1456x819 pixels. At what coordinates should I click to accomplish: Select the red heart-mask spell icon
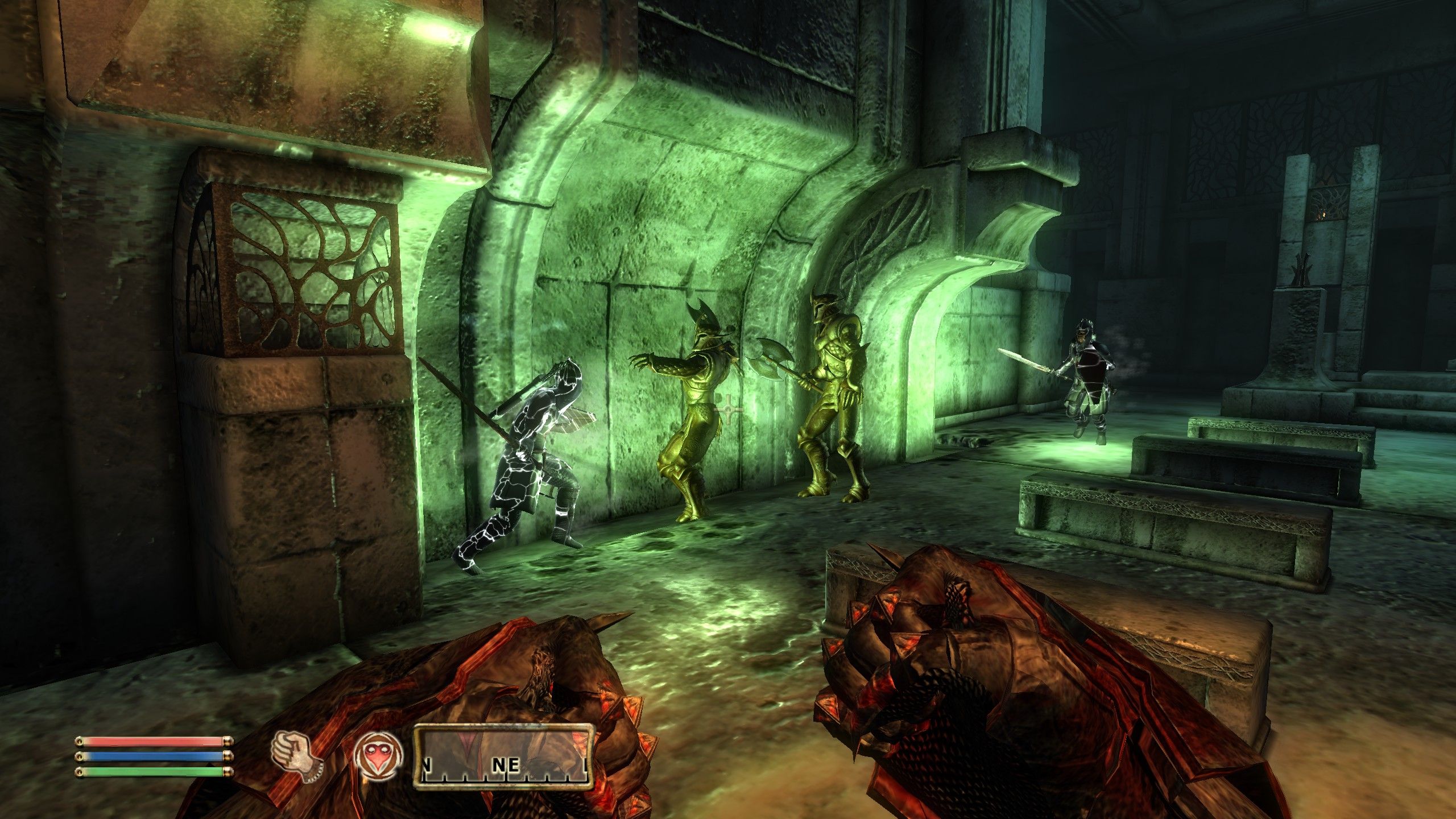tap(378, 765)
